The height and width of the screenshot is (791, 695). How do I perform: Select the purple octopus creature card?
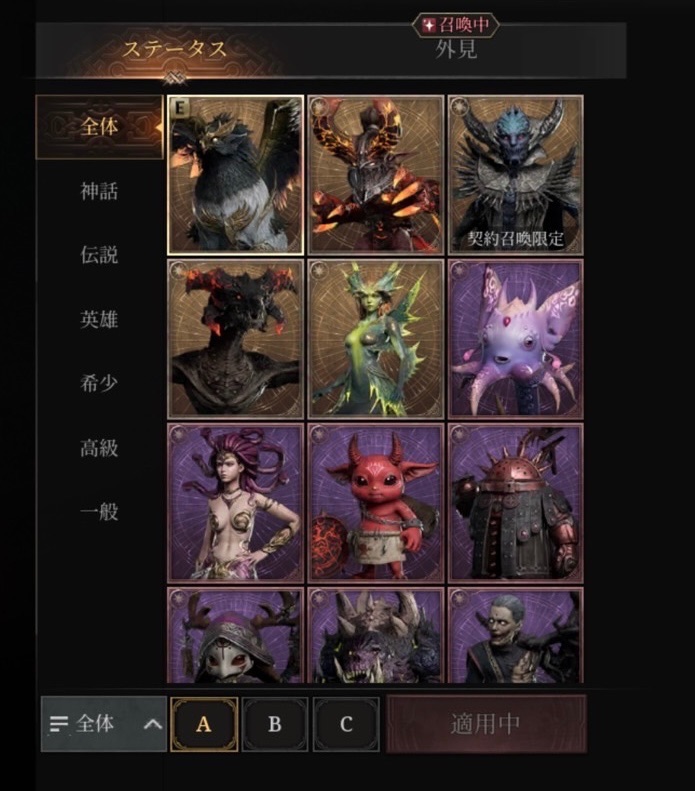pyautogui.click(x=516, y=338)
